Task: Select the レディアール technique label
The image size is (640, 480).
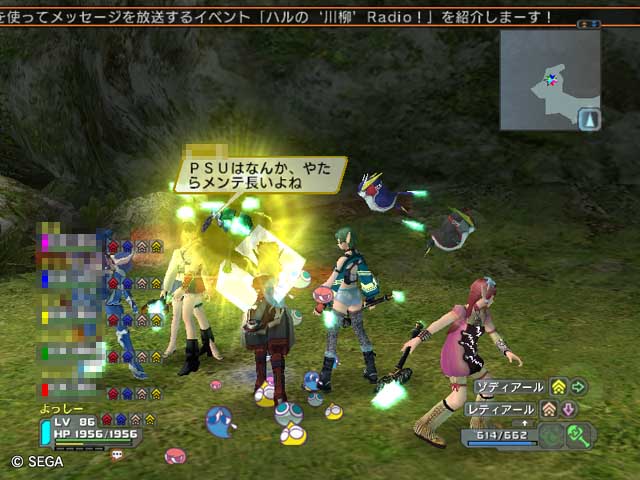Action: (x=501, y=409)
